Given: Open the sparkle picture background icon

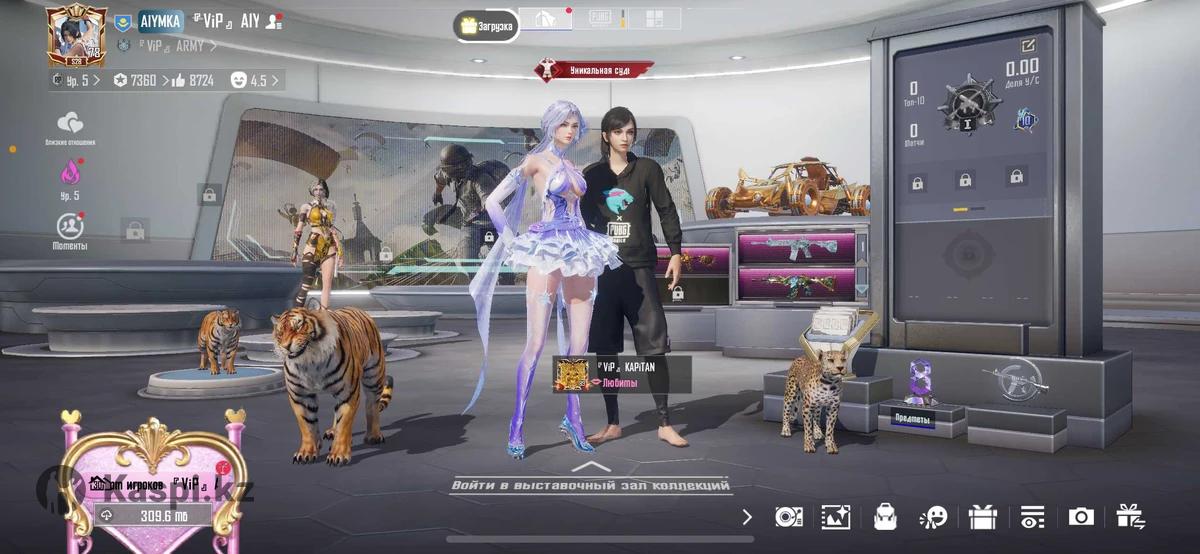Looking at the screenshot, I should (x=835, y=517).
